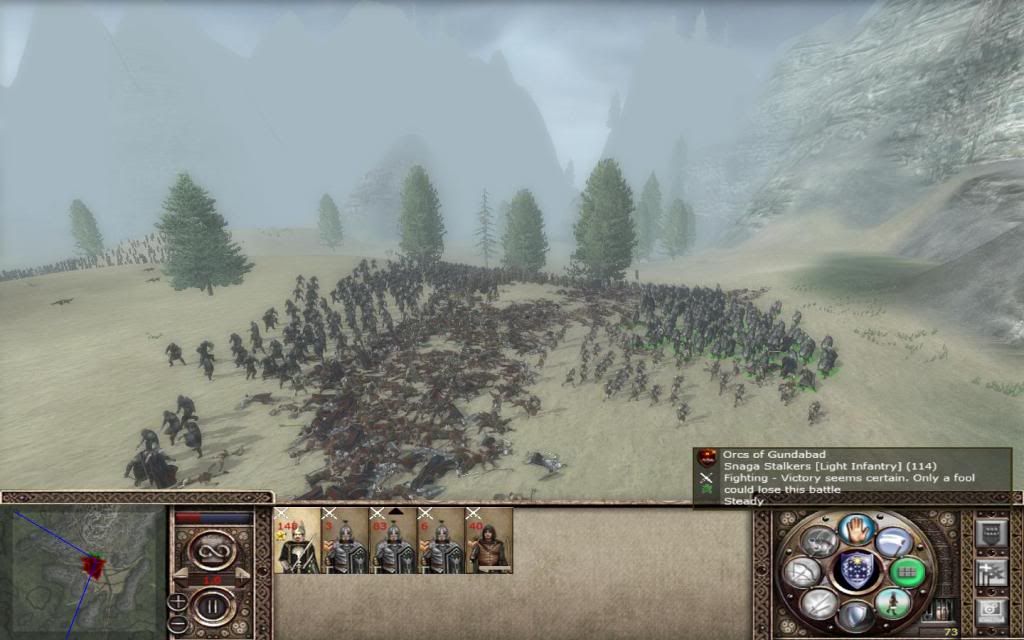Screen dimensions: 1024x640
Task: Select the hooded unit card showing 40
Action: pos(489,541)
